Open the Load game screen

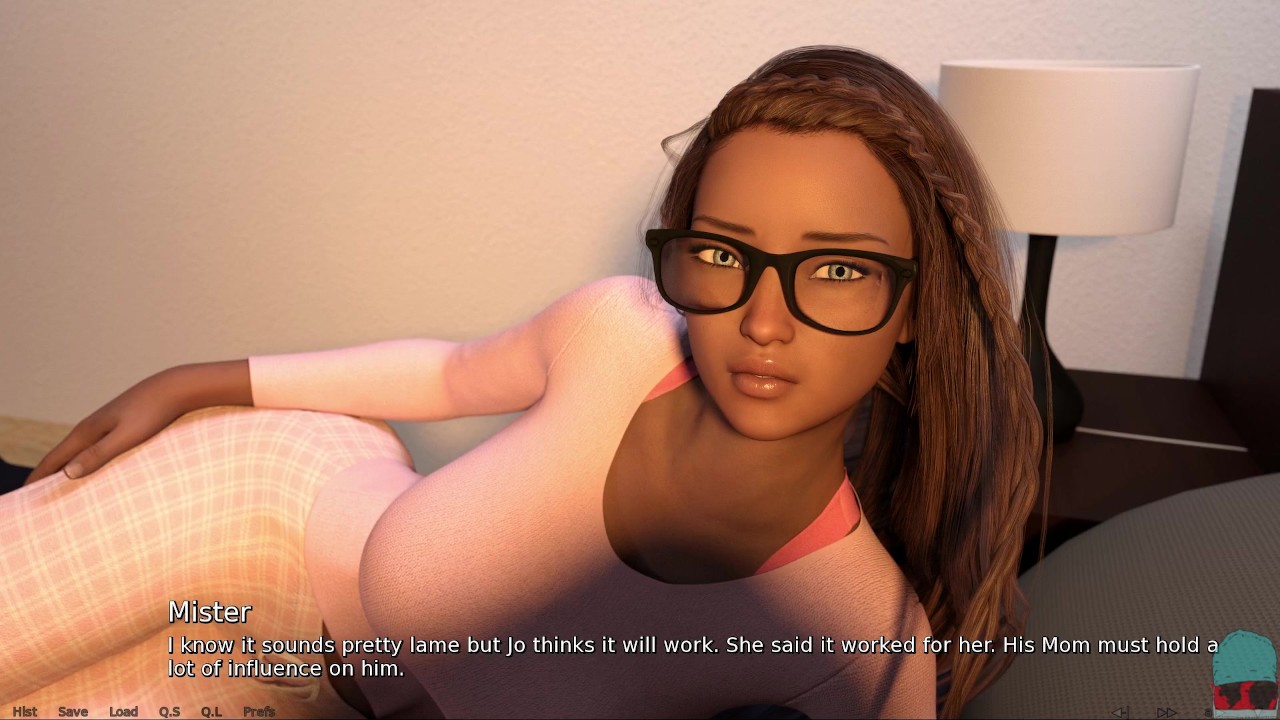[123, 711]
